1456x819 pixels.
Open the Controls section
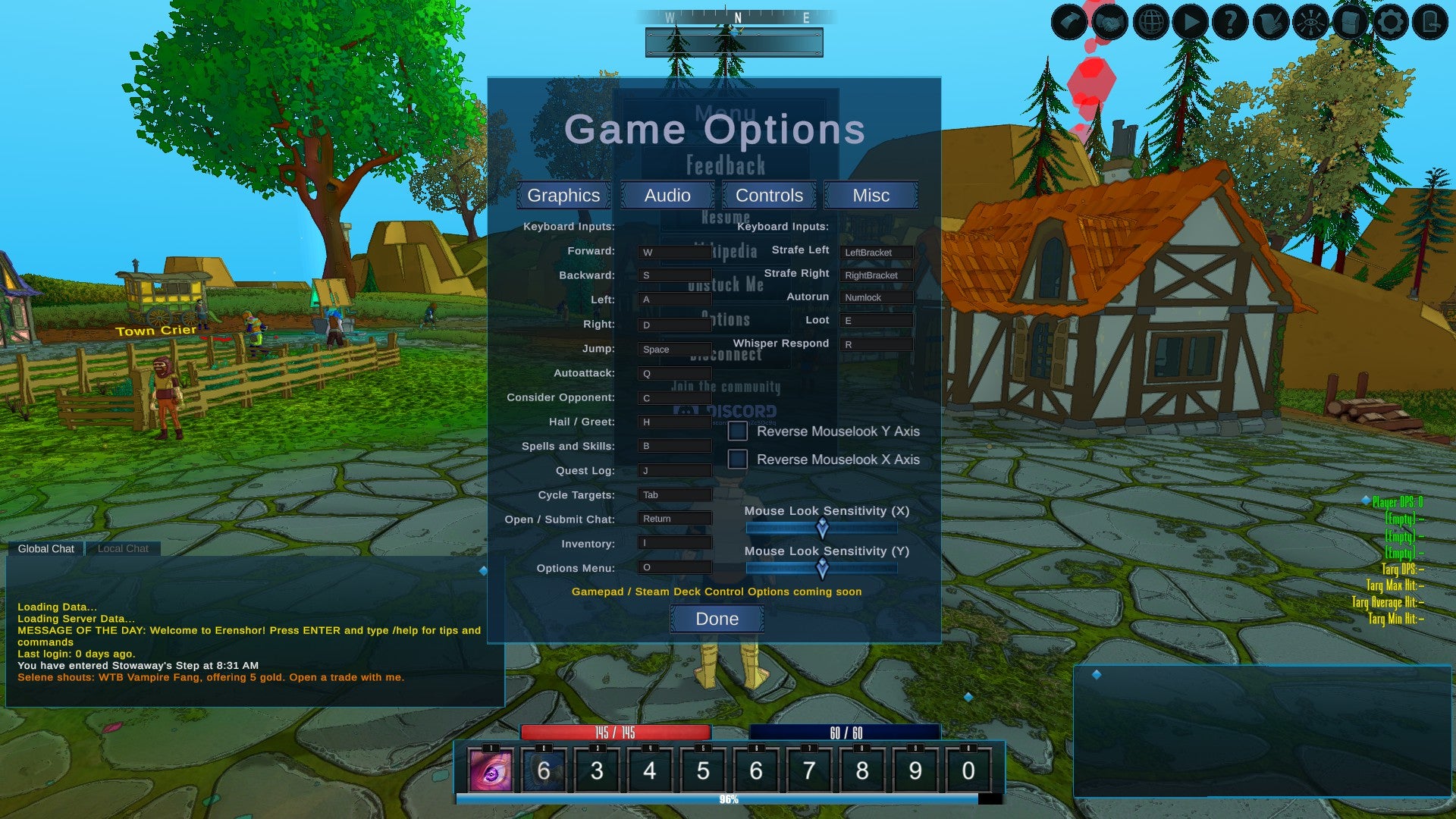pyautogui.click(x=769, y=195)
